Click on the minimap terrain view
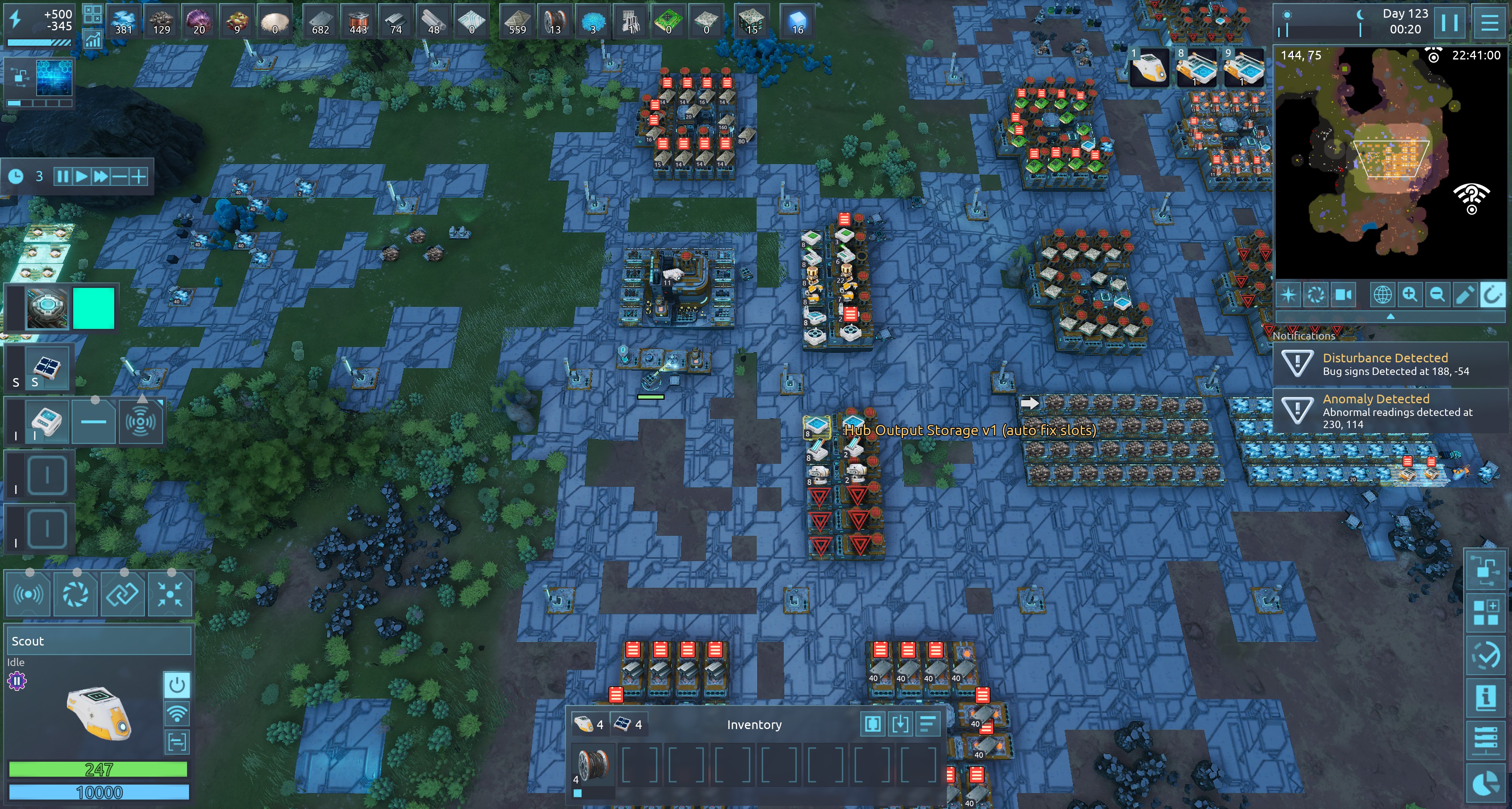Screen dimensions: 1512x809 coord(1391,164)
